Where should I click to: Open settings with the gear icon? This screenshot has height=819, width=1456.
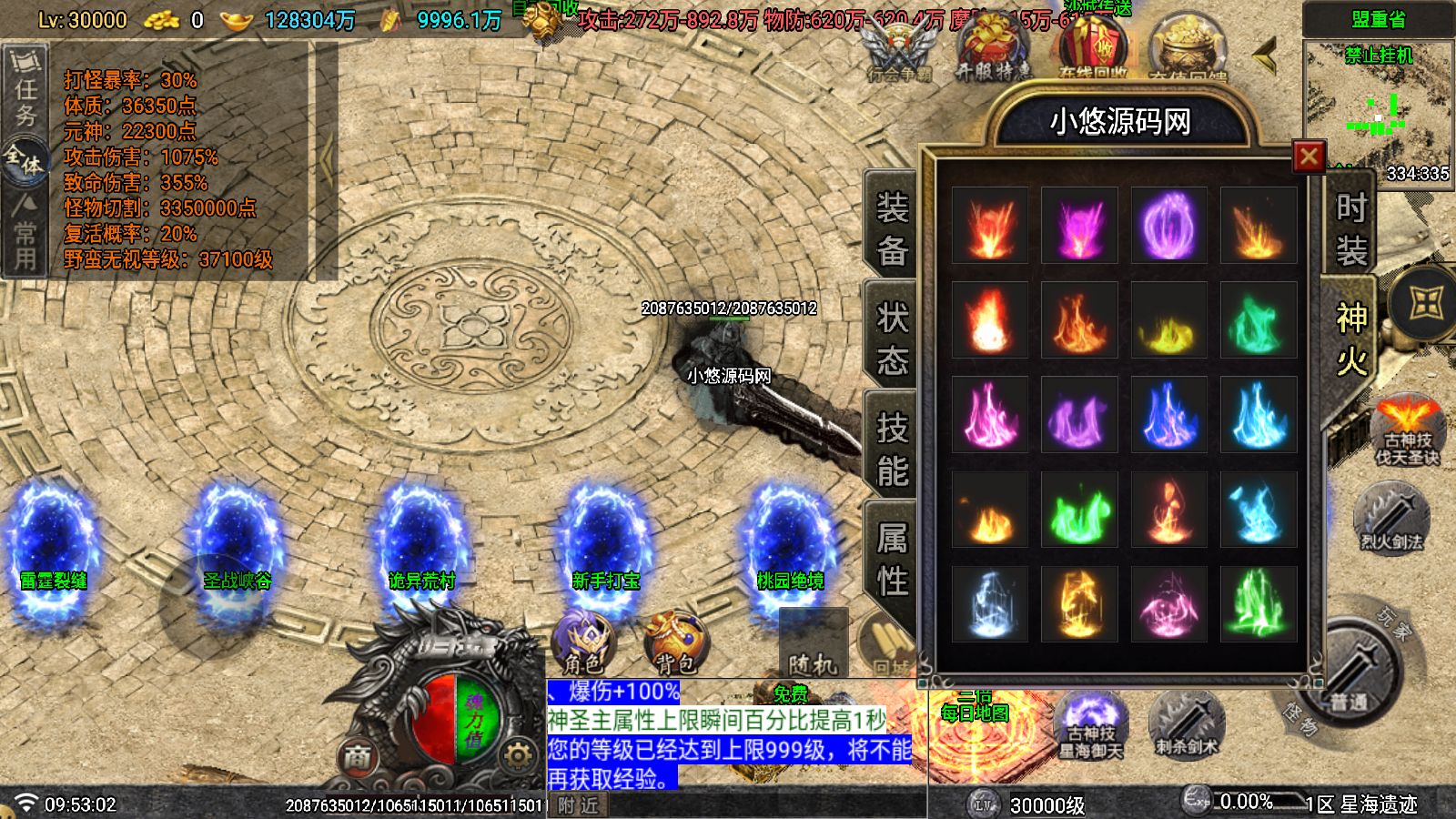[517, 755]
